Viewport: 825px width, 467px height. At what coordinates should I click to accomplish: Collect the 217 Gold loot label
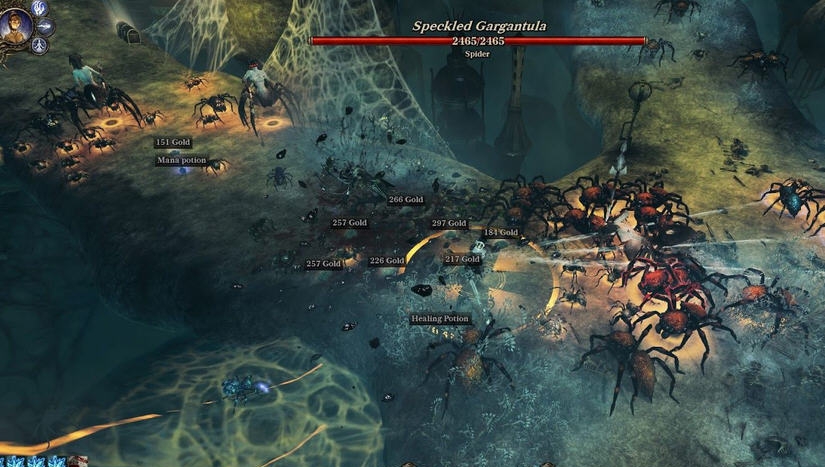[462, 259]
